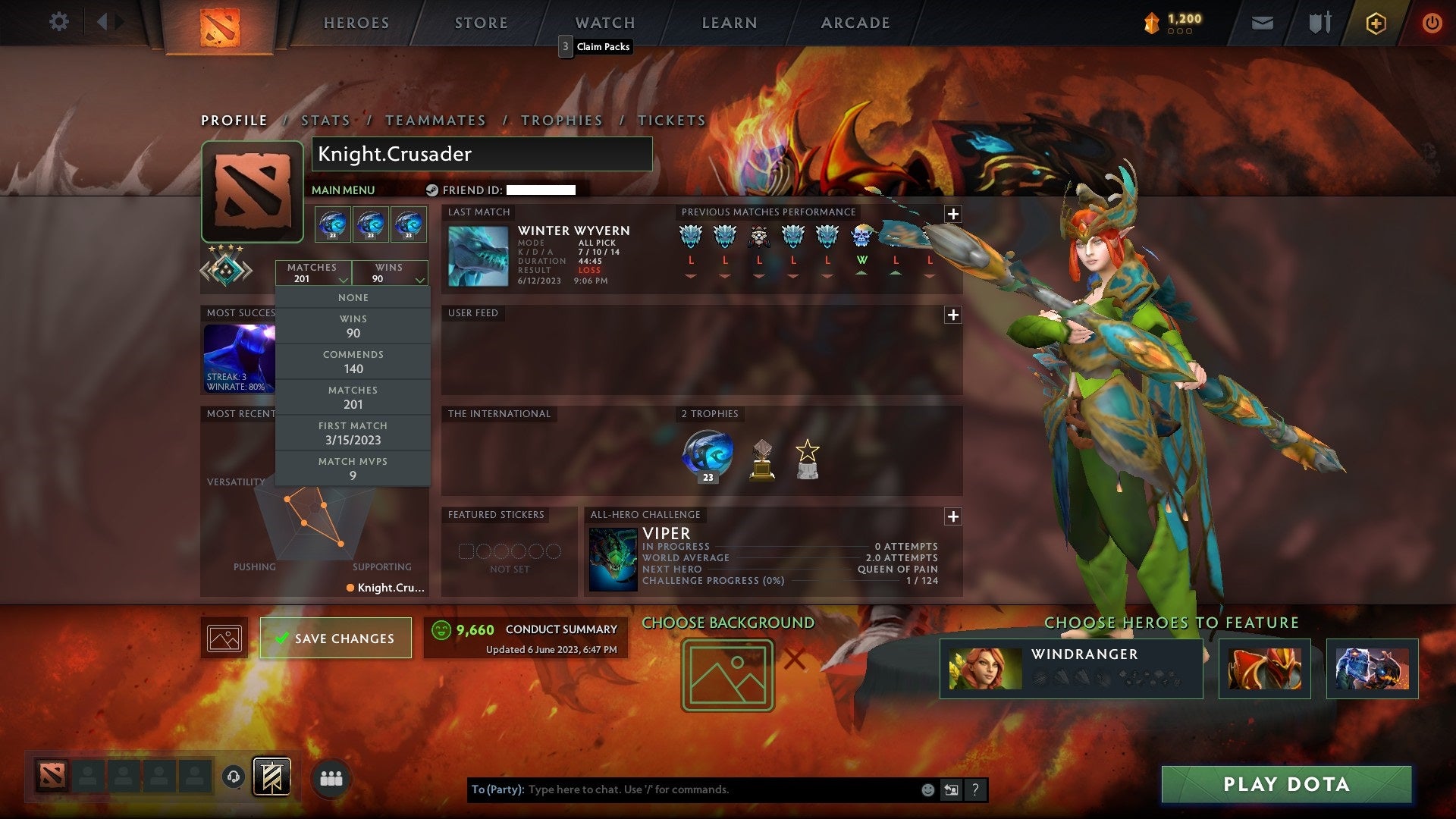This screenshot has height=819, width=1456.
Task: Open the mail notifications icon
Action: pyautogui.click(x=1263, y=22)
